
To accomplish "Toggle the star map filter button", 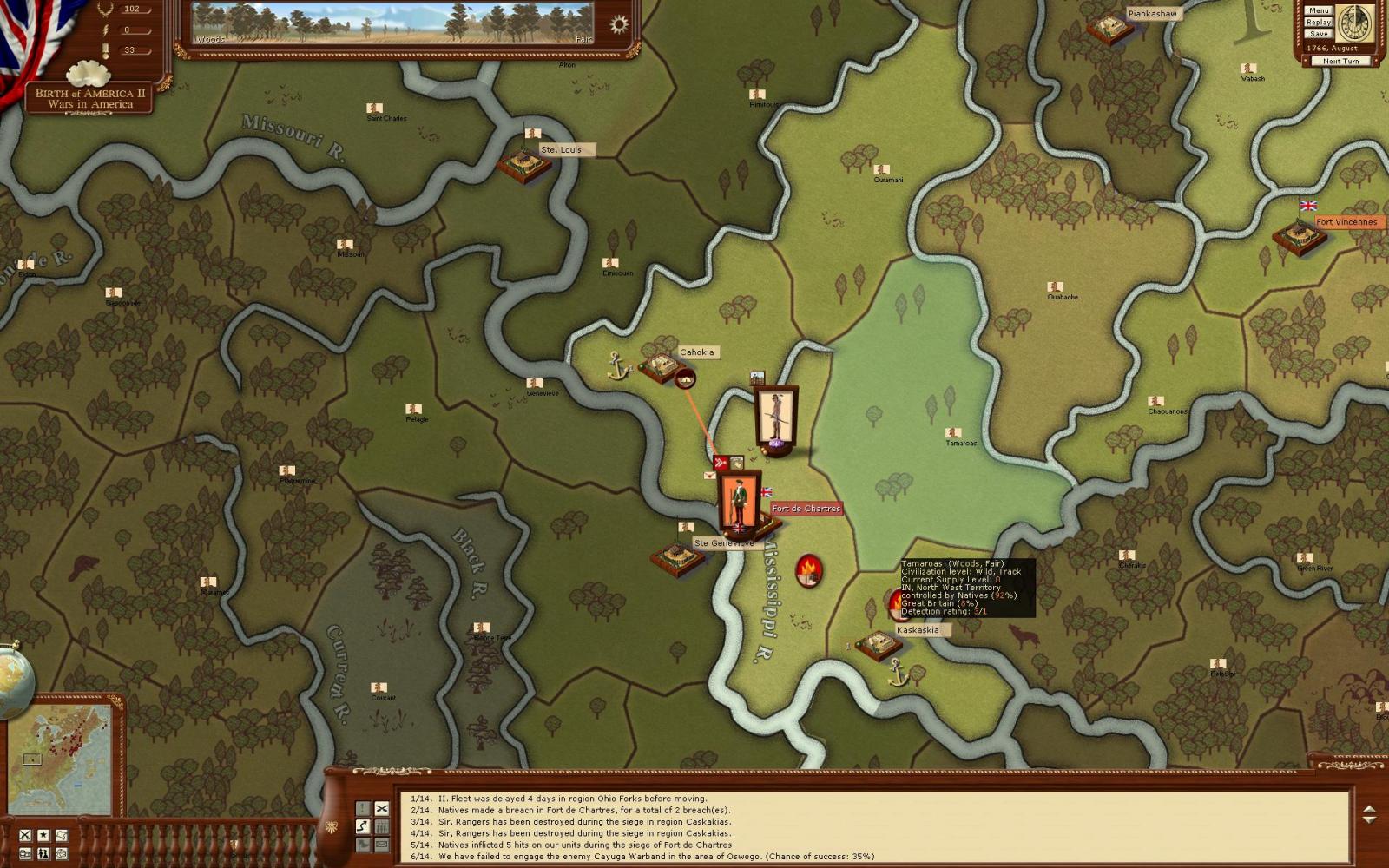I will (x=43, y=835).
